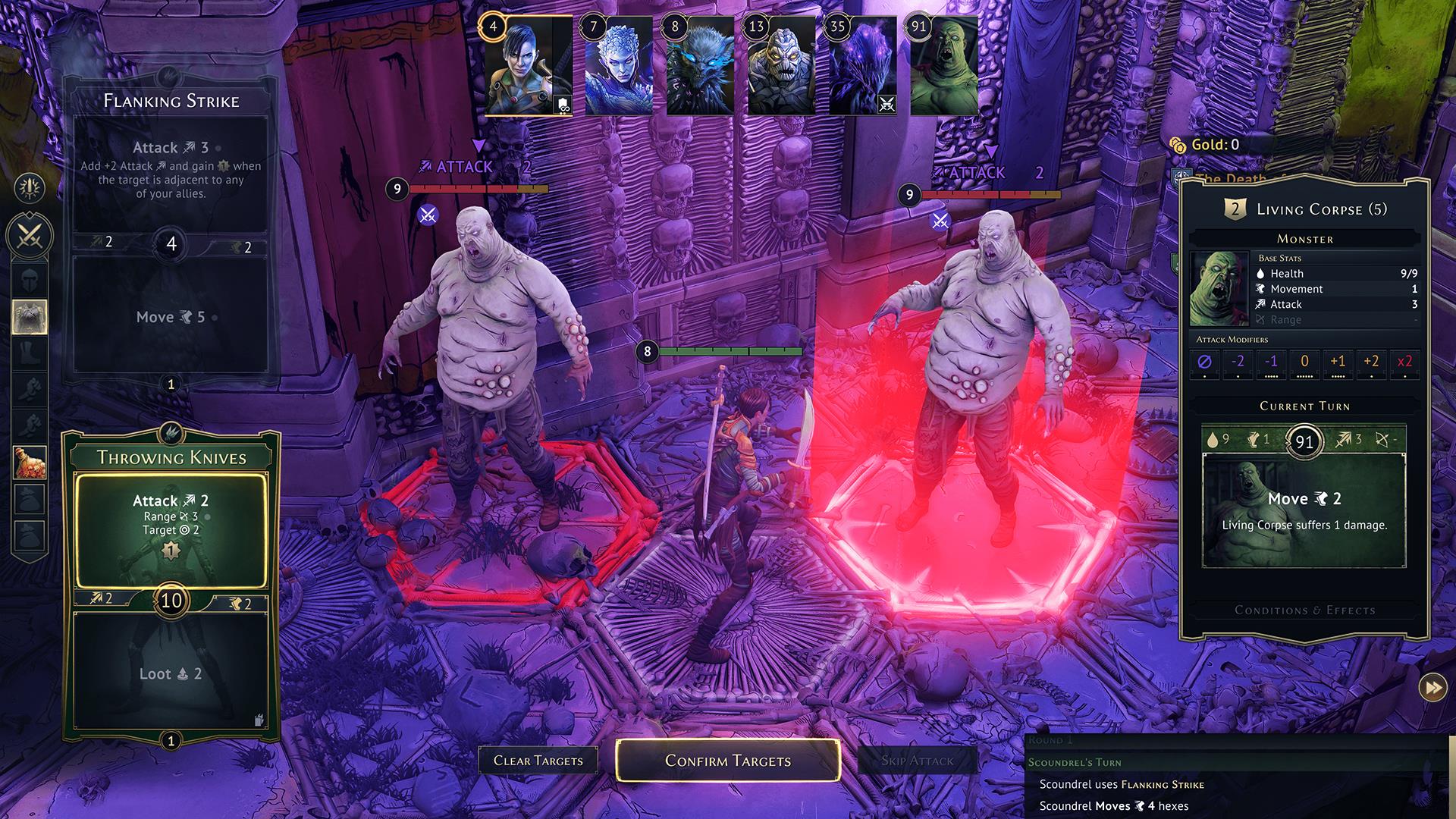1456x819 pixels.
Task: Click the fast-forward speed button
Action: (x=1432, y=688)
